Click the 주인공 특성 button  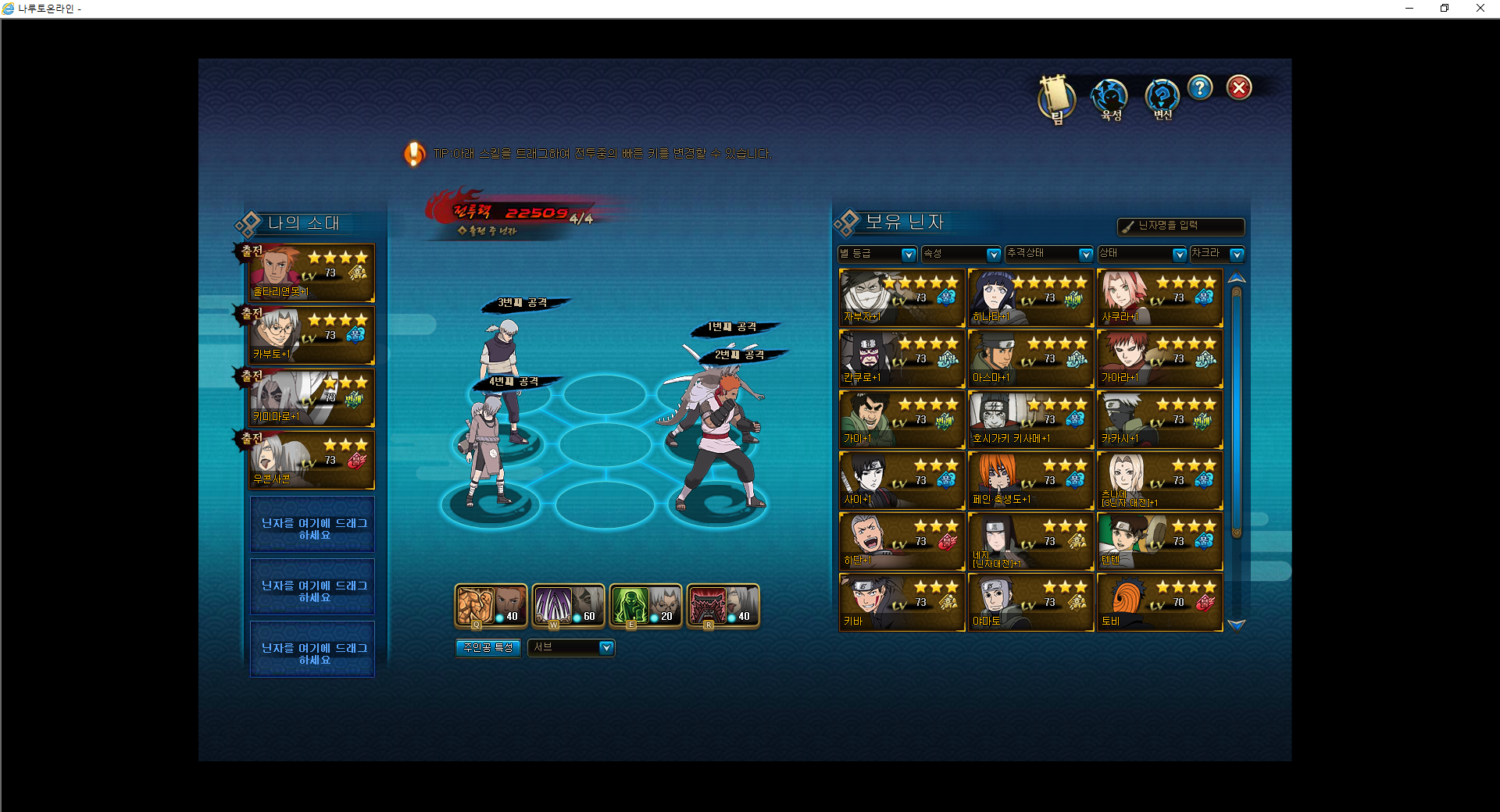[488, 648]
